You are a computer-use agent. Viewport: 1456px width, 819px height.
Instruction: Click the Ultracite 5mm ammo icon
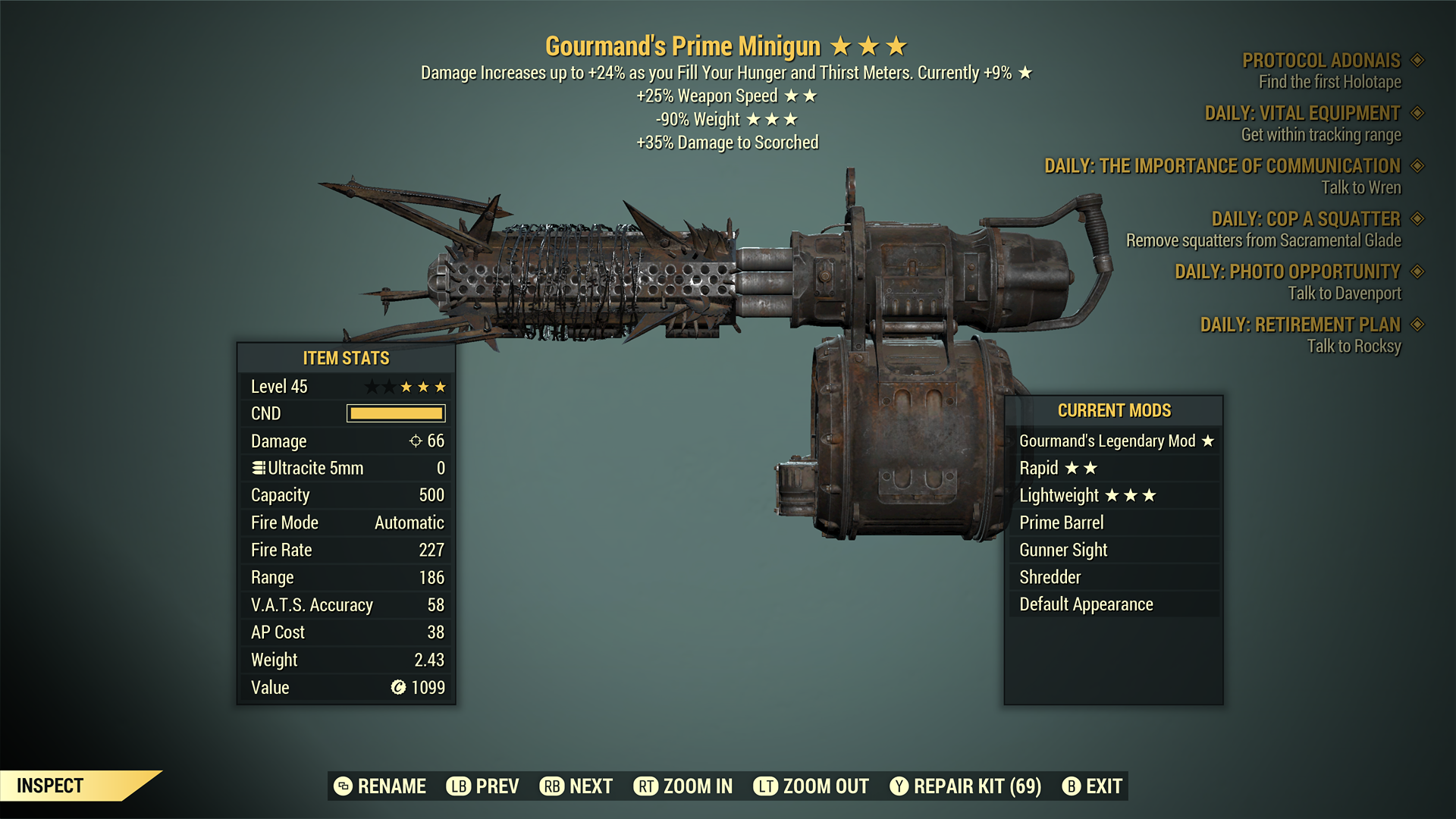(258, 467)
